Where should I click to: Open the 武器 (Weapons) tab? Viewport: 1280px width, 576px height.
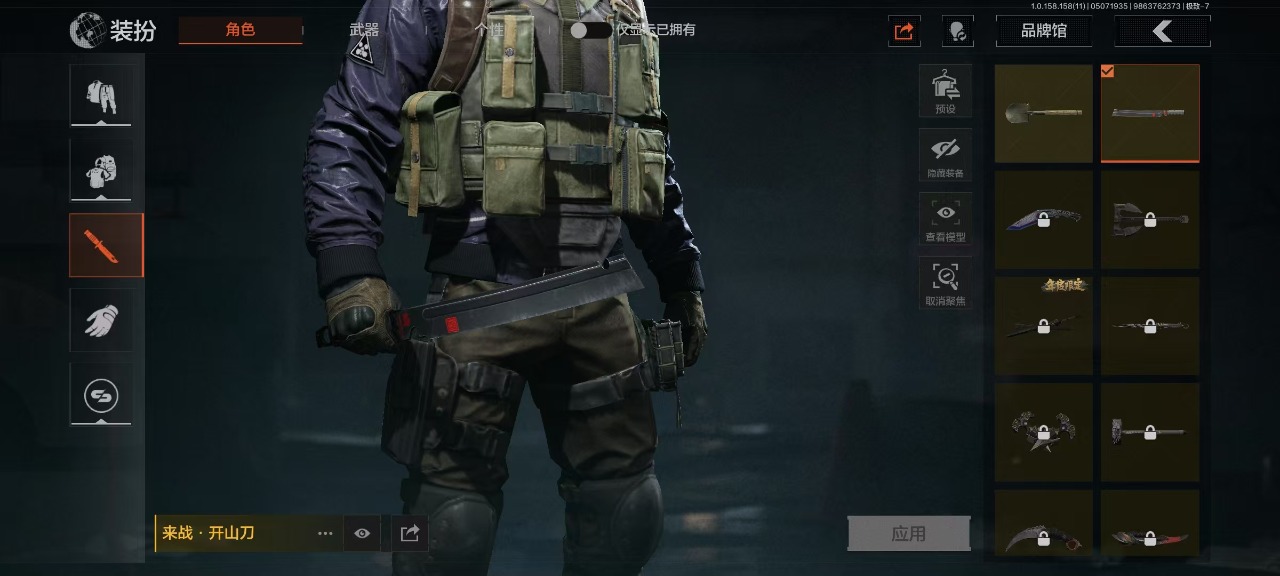click(364, 30)
